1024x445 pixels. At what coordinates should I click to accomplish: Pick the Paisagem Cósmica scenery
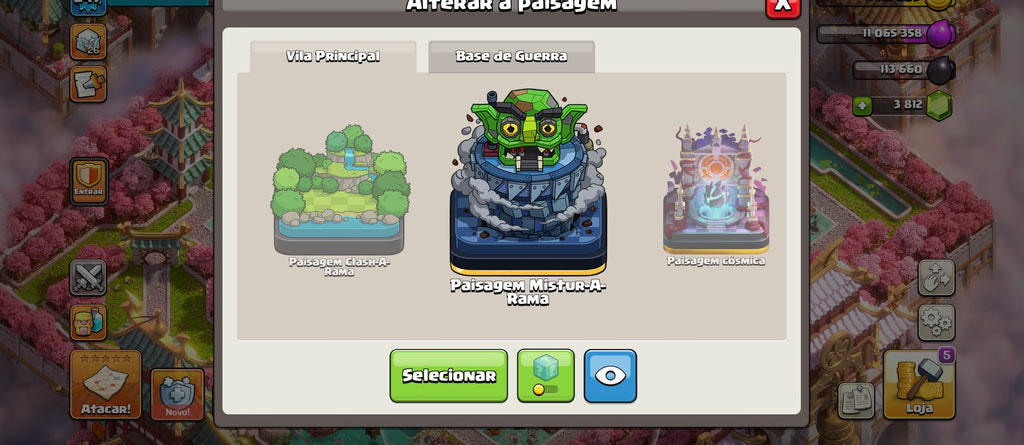pyautogui.click(x=716, y=192)
